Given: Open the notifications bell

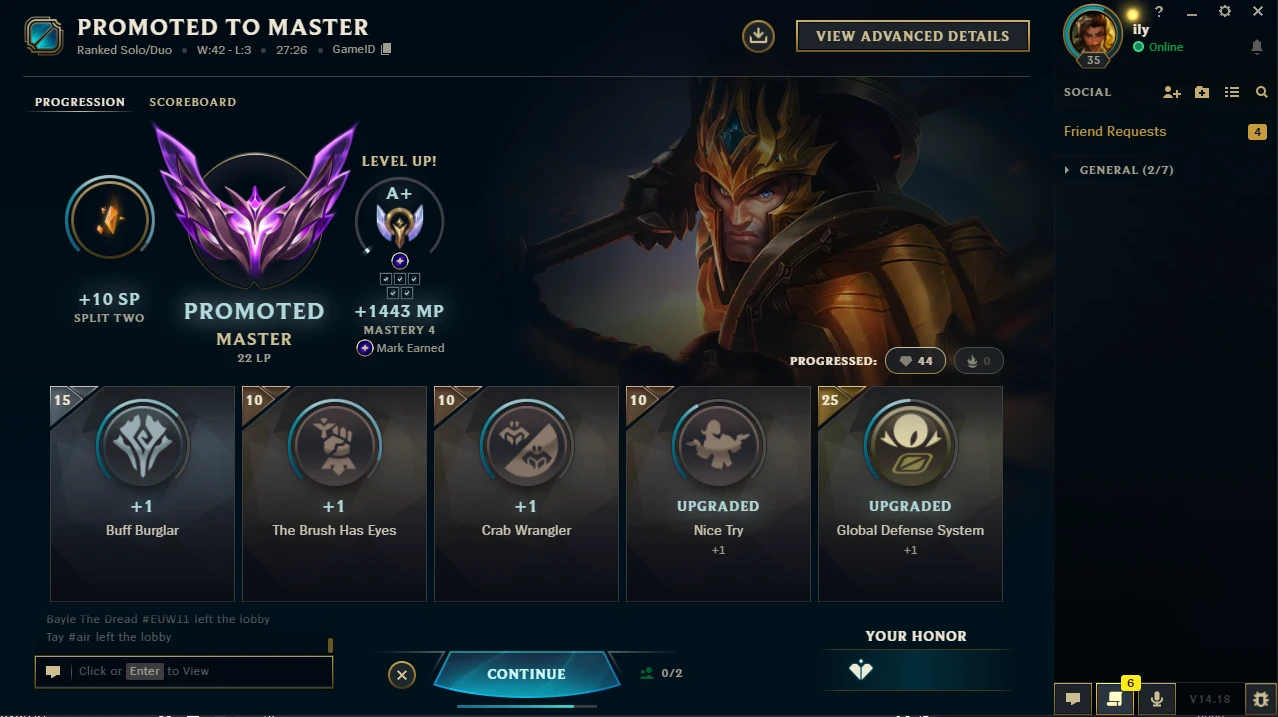Looking at the screenshot, I should [1257, 47].
